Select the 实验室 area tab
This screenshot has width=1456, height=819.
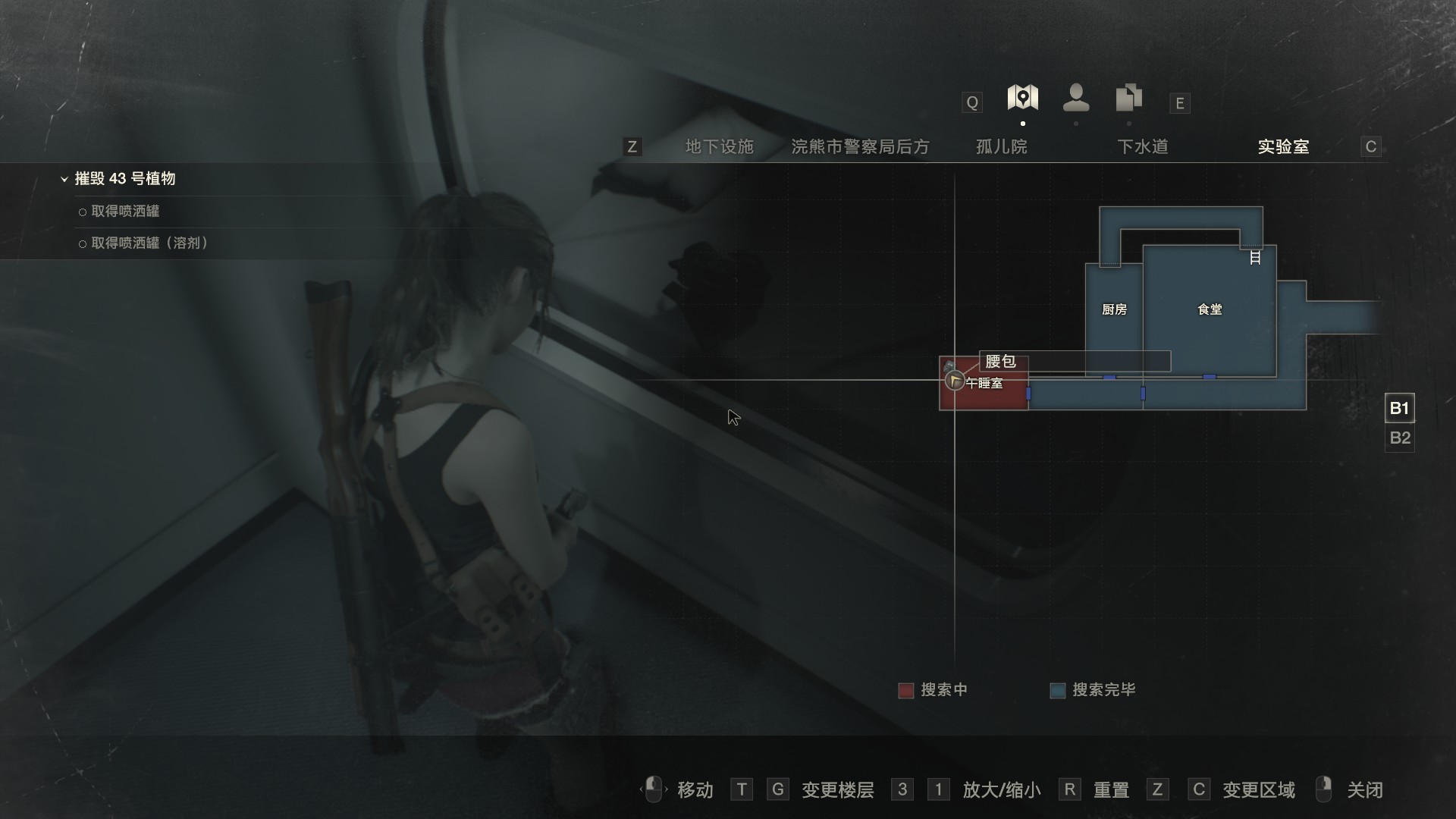pos(1283,146)
